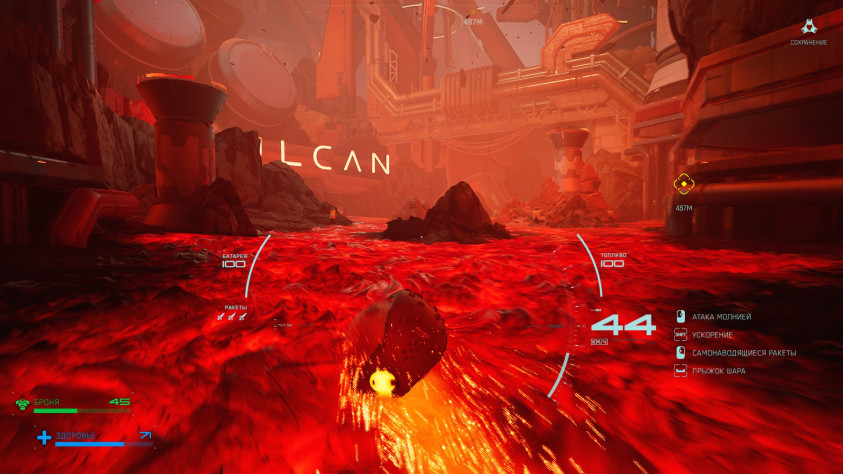Click the green Броня armor icon
Viewport: 843px width, 474px height.
point(22,404)
